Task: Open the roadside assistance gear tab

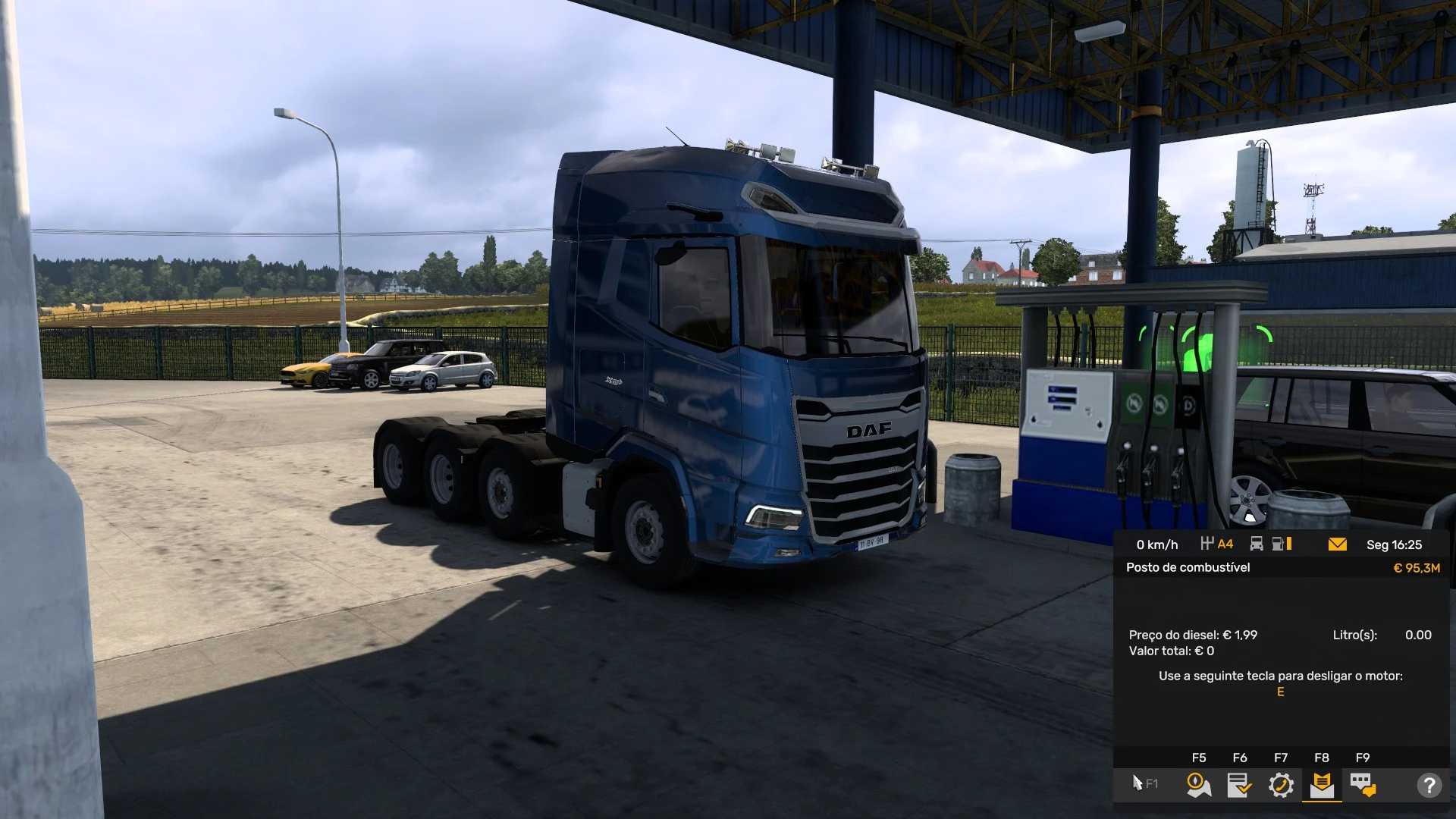Action: click(1281, 785)
